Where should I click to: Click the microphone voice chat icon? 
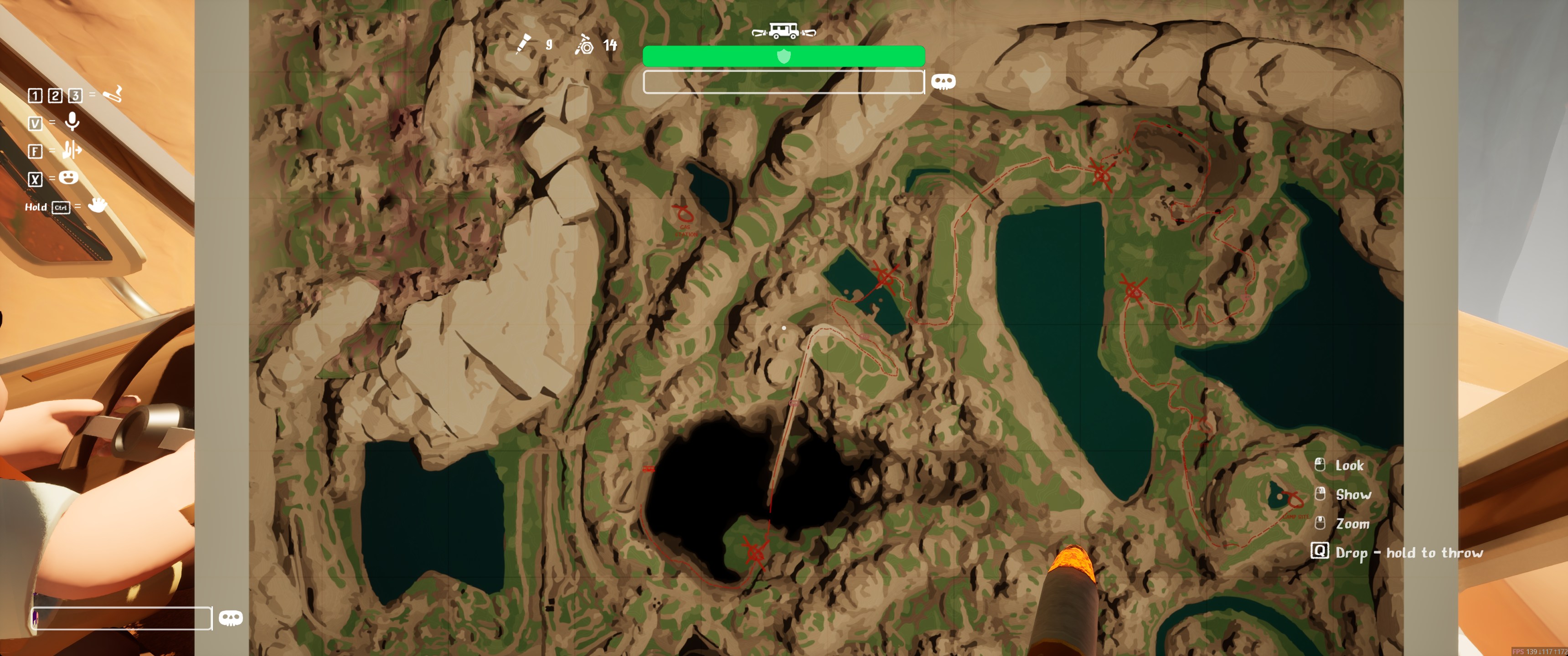pos(72,122)
